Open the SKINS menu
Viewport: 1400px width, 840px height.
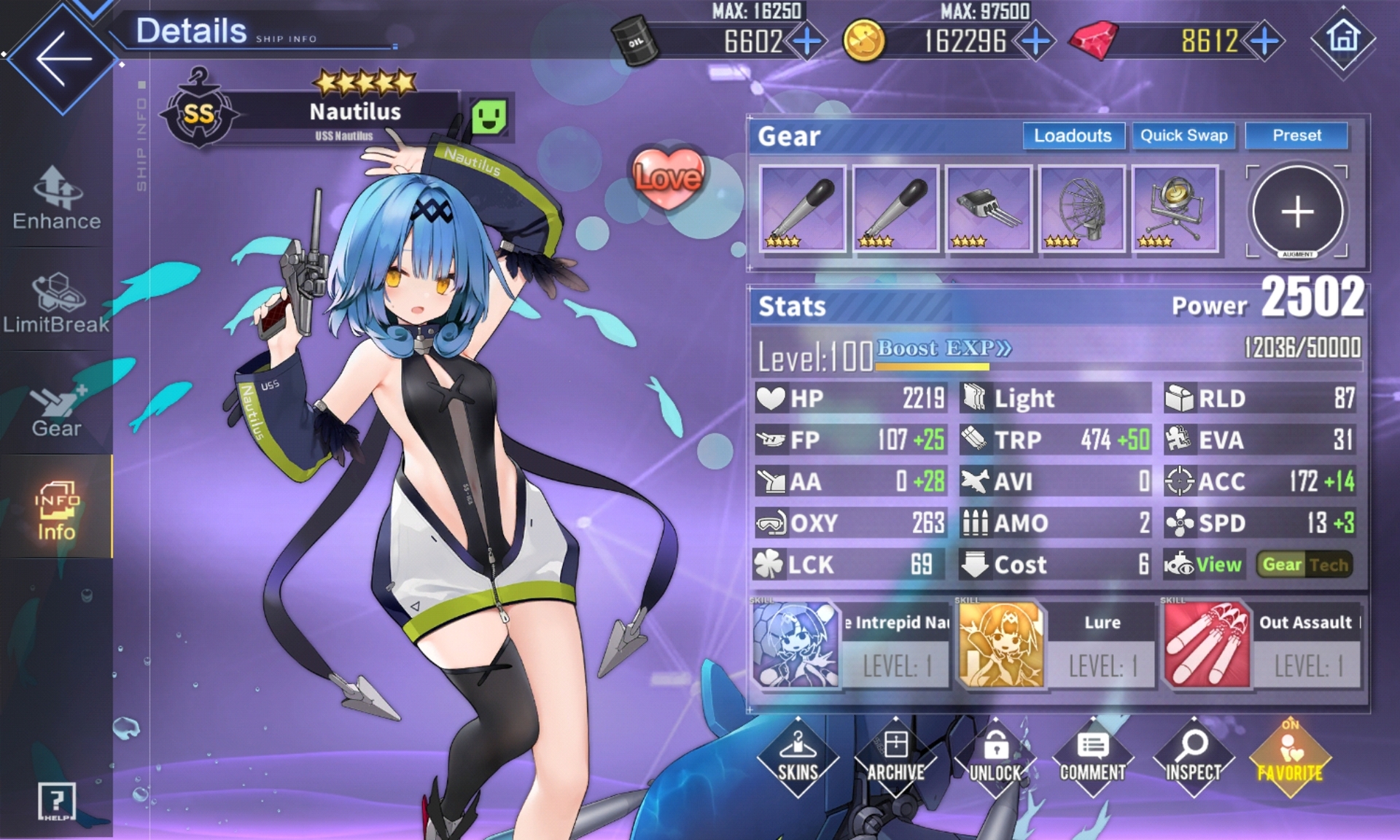798,758
